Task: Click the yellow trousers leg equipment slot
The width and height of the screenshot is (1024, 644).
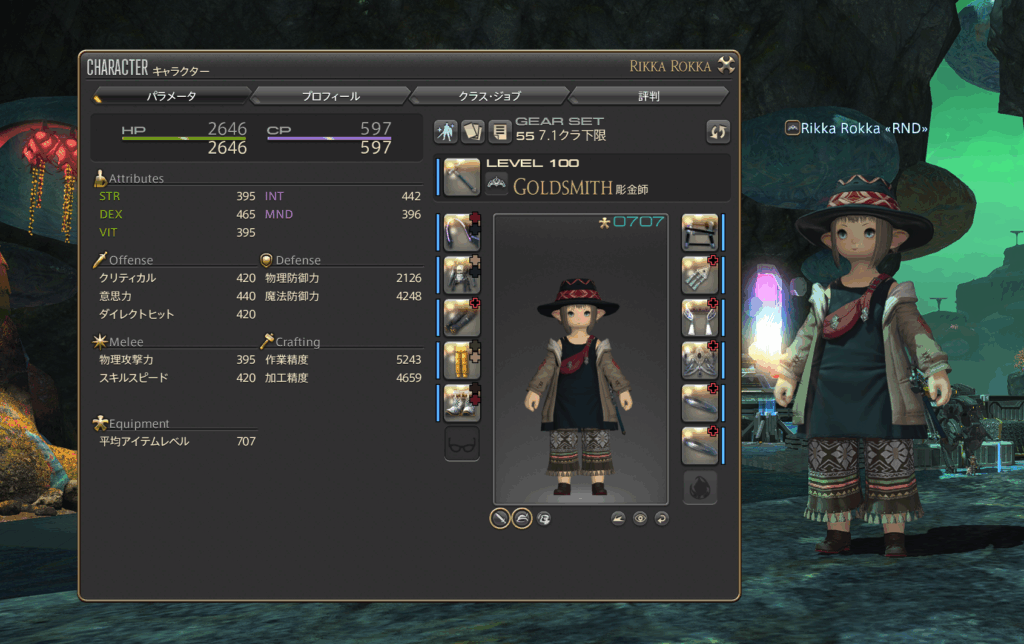Action: click(x=462, y=359)
